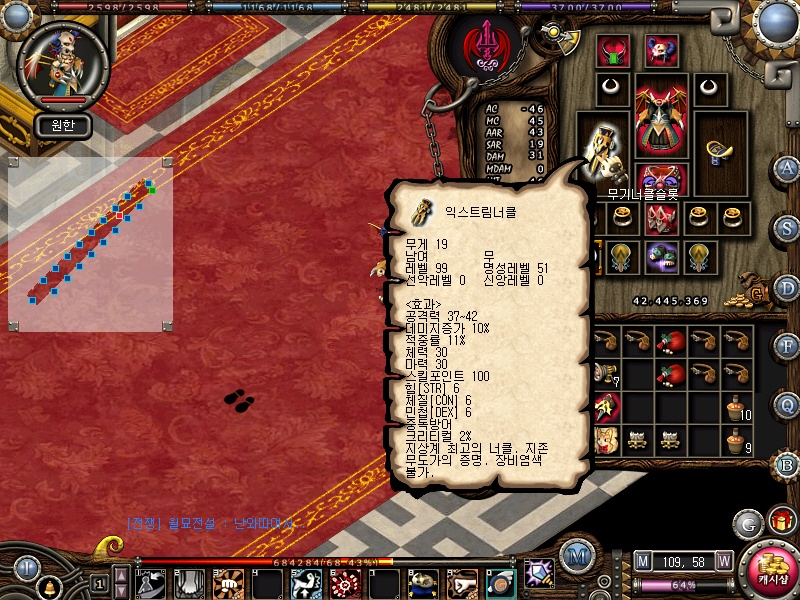
Task: Click the round D side button
Action: [x=787, y=288]
